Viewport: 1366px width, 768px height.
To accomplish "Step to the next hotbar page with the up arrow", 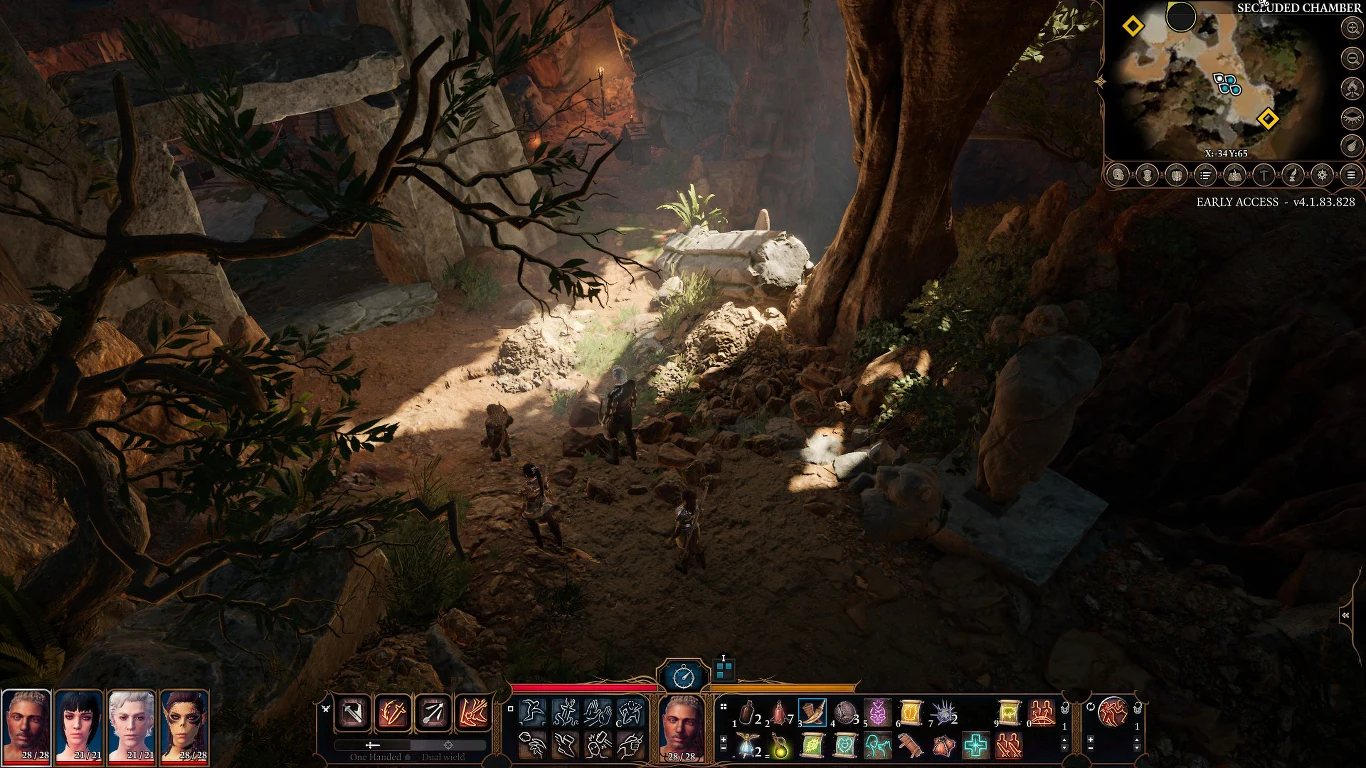I will click(x=1064, y=737).
